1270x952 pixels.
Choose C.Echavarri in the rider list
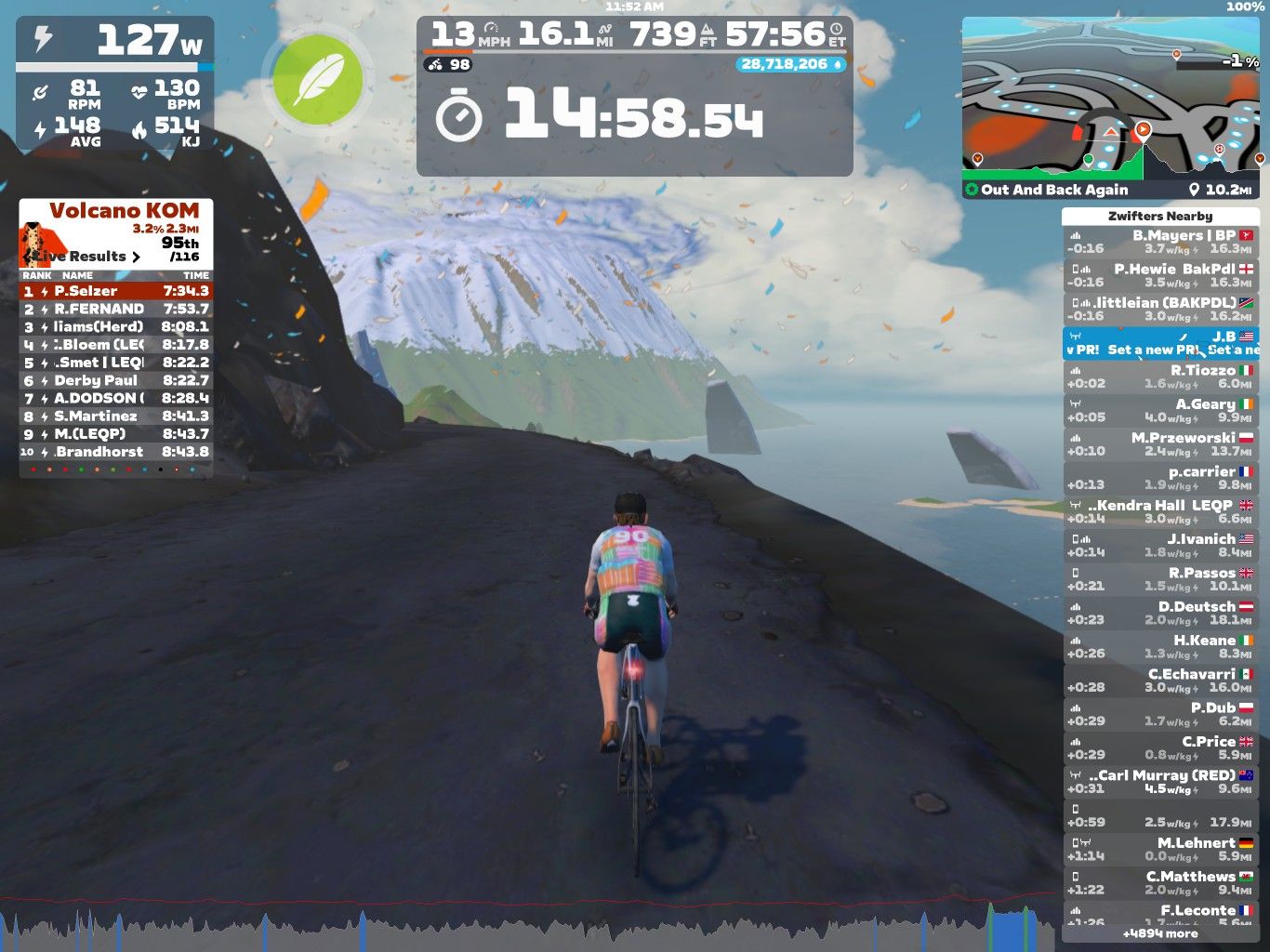pos(1160,681)
